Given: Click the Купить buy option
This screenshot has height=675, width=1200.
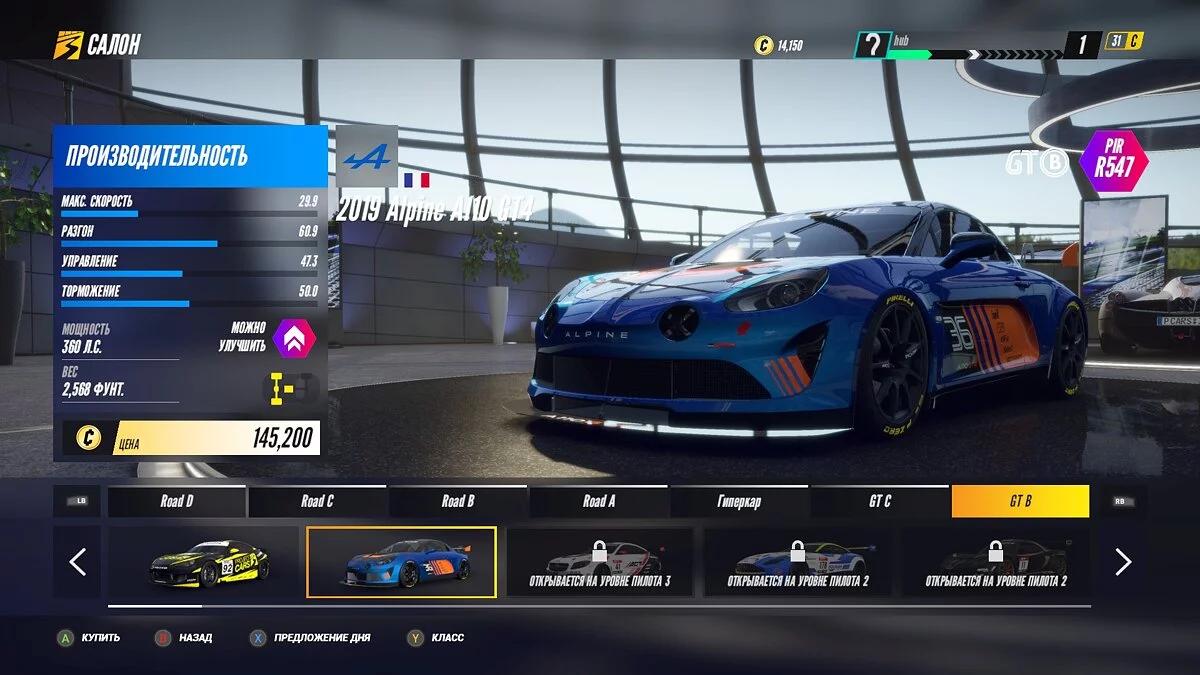Looking at the screenshot, I should (x=90, y=637).
